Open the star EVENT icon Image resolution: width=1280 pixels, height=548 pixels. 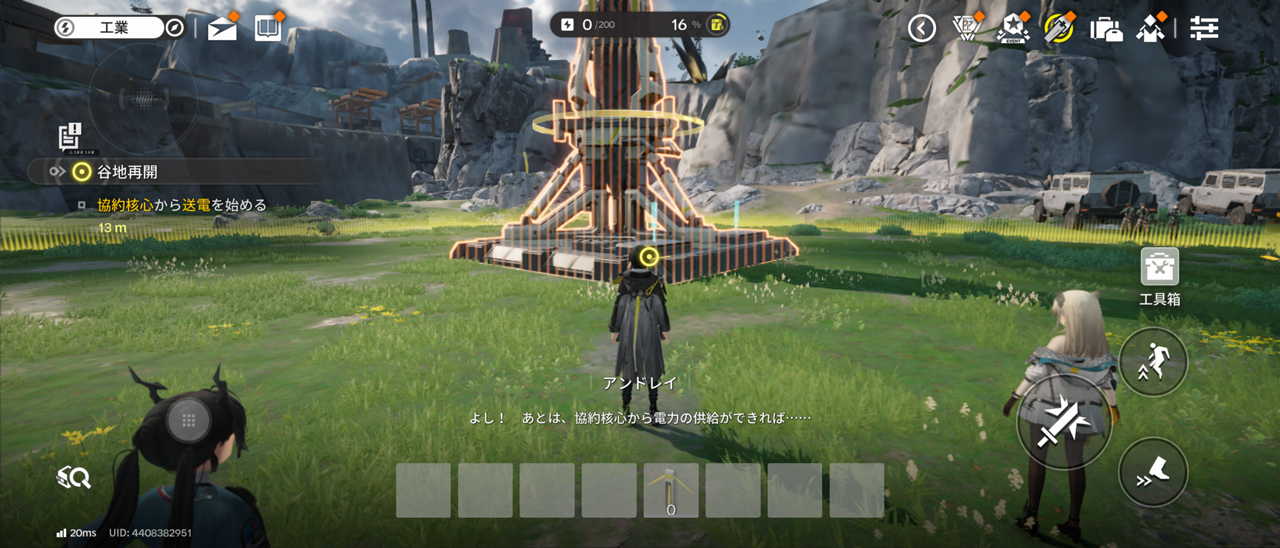pyautogui.click(x=1013, y=28)
